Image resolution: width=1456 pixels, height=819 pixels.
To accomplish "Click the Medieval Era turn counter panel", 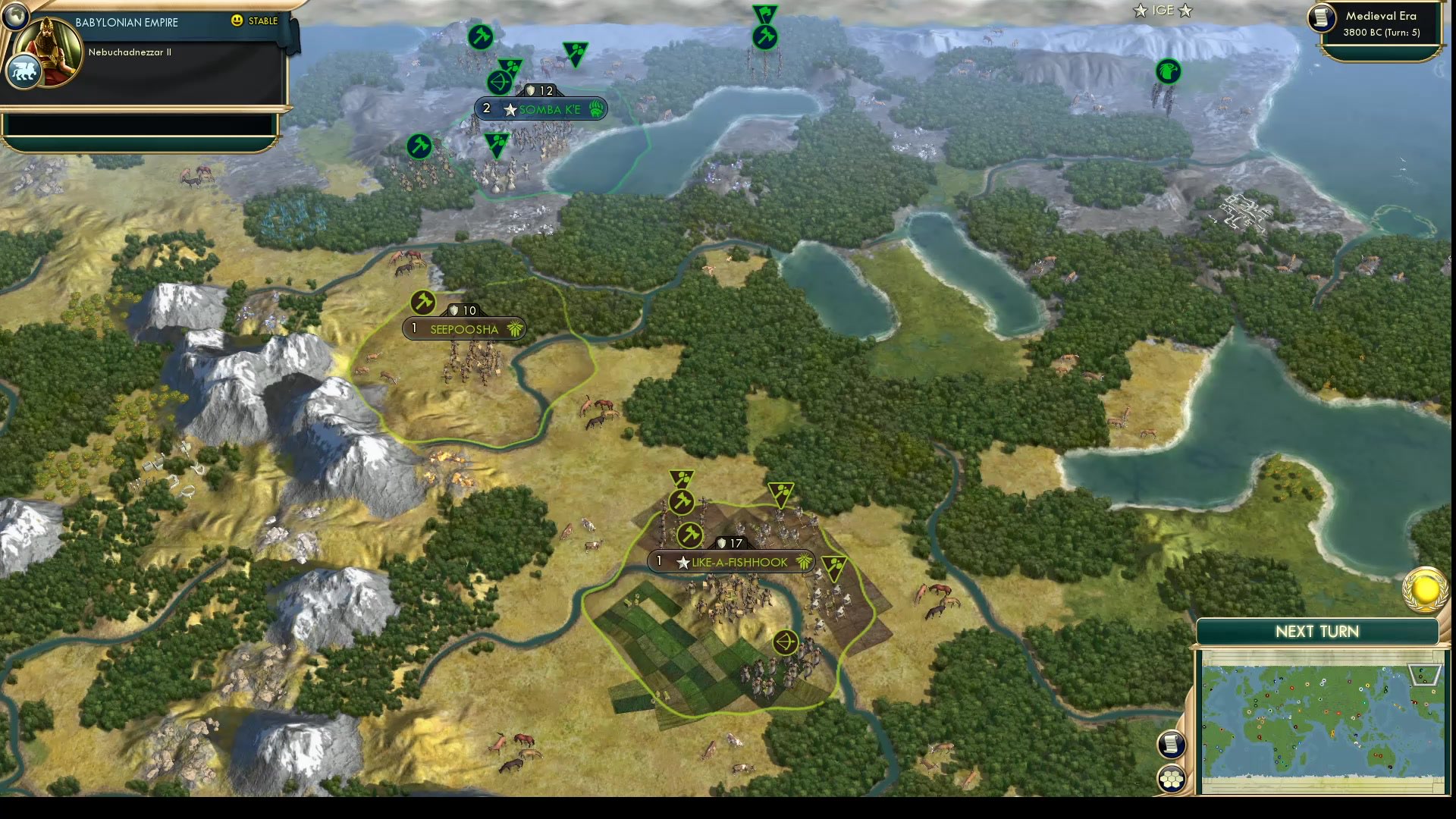I will click(x=1380, y=24).
